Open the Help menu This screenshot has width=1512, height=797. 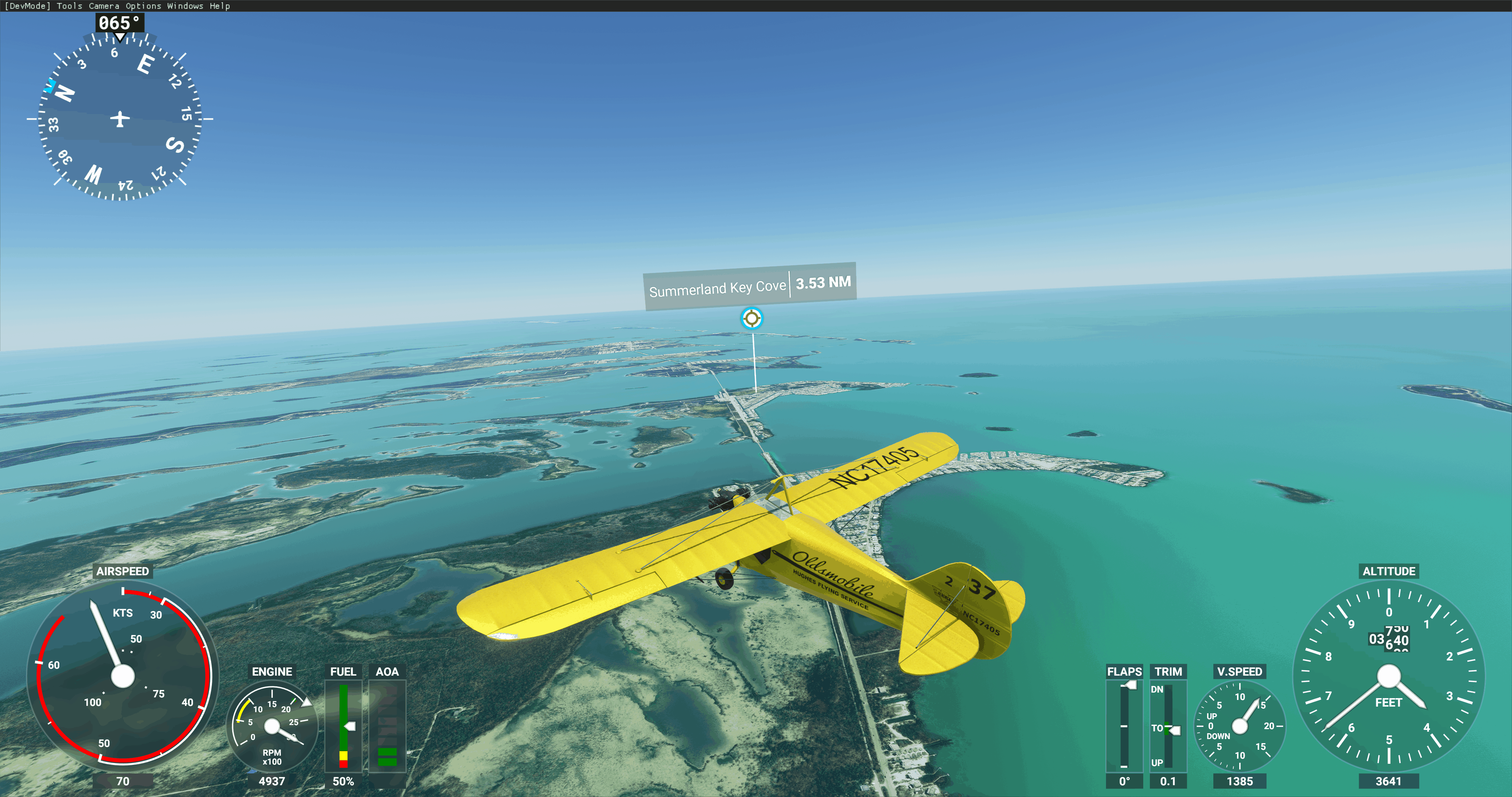(220, 6)
